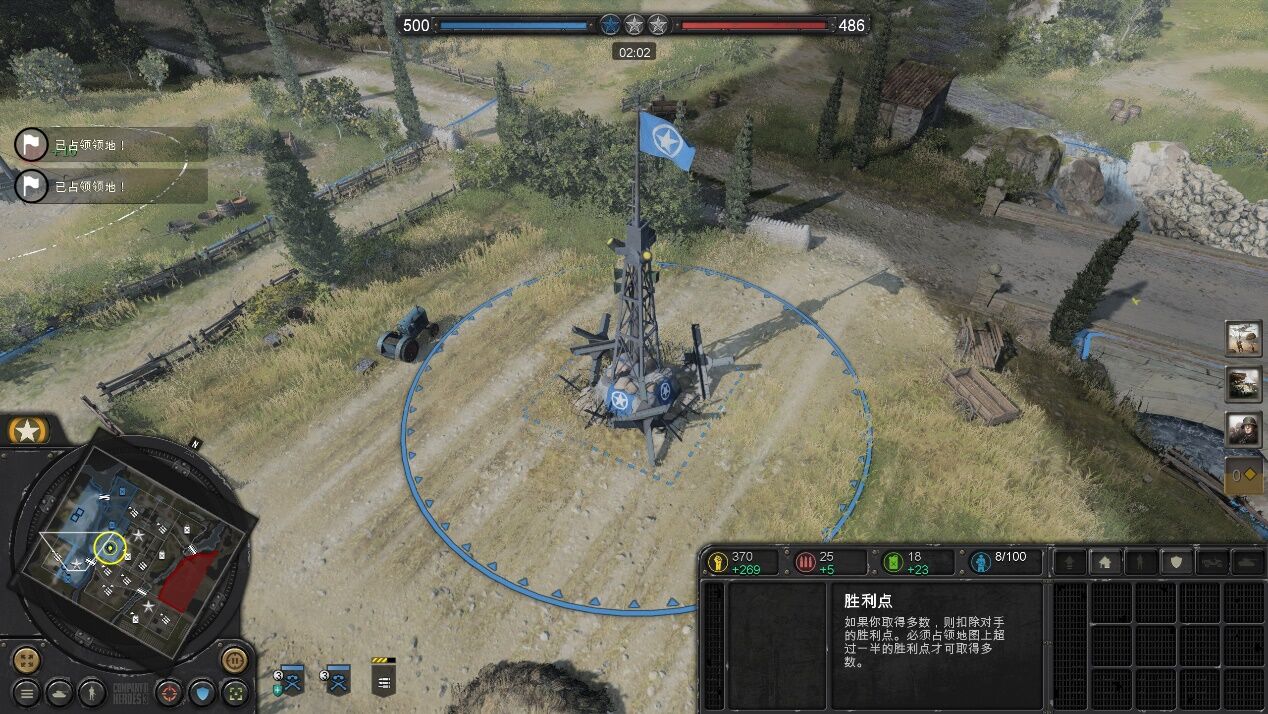This screenshot has height=714, width=1268.
Task: Click the infantry soldier silhouette button
Action: coord(92,691)
